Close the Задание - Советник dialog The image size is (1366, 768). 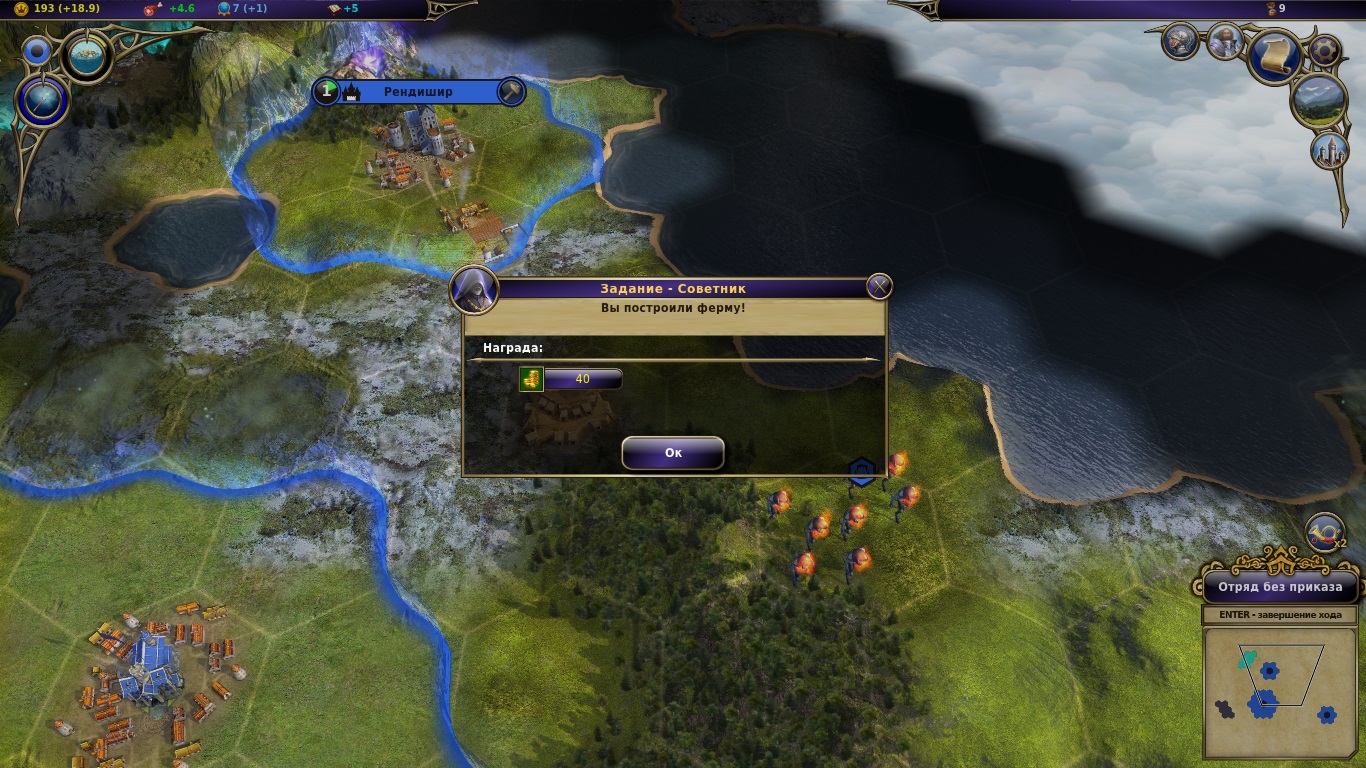tap(879, 288)
